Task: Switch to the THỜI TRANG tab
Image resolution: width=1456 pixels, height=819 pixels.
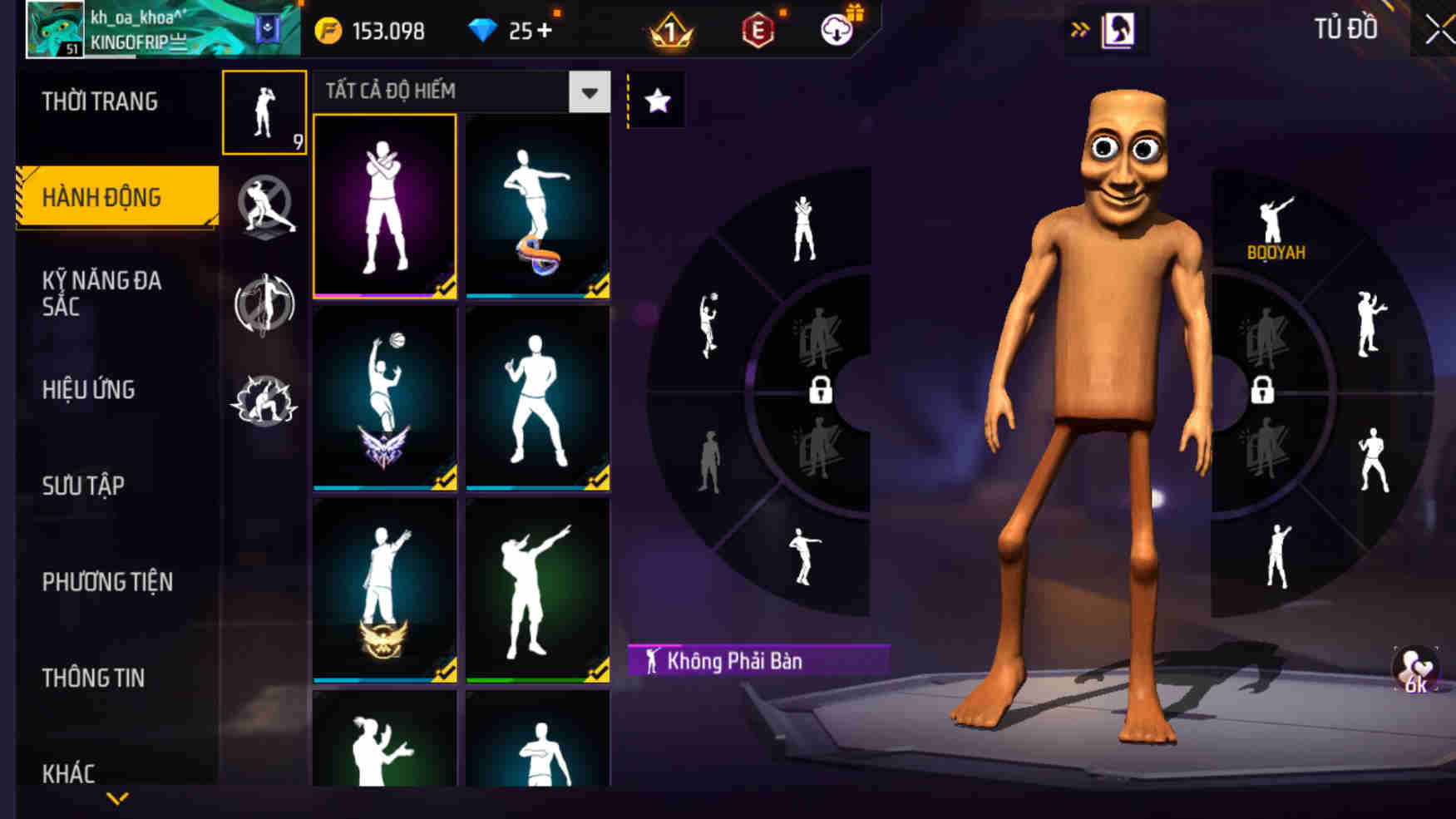Action: (96, 101)
